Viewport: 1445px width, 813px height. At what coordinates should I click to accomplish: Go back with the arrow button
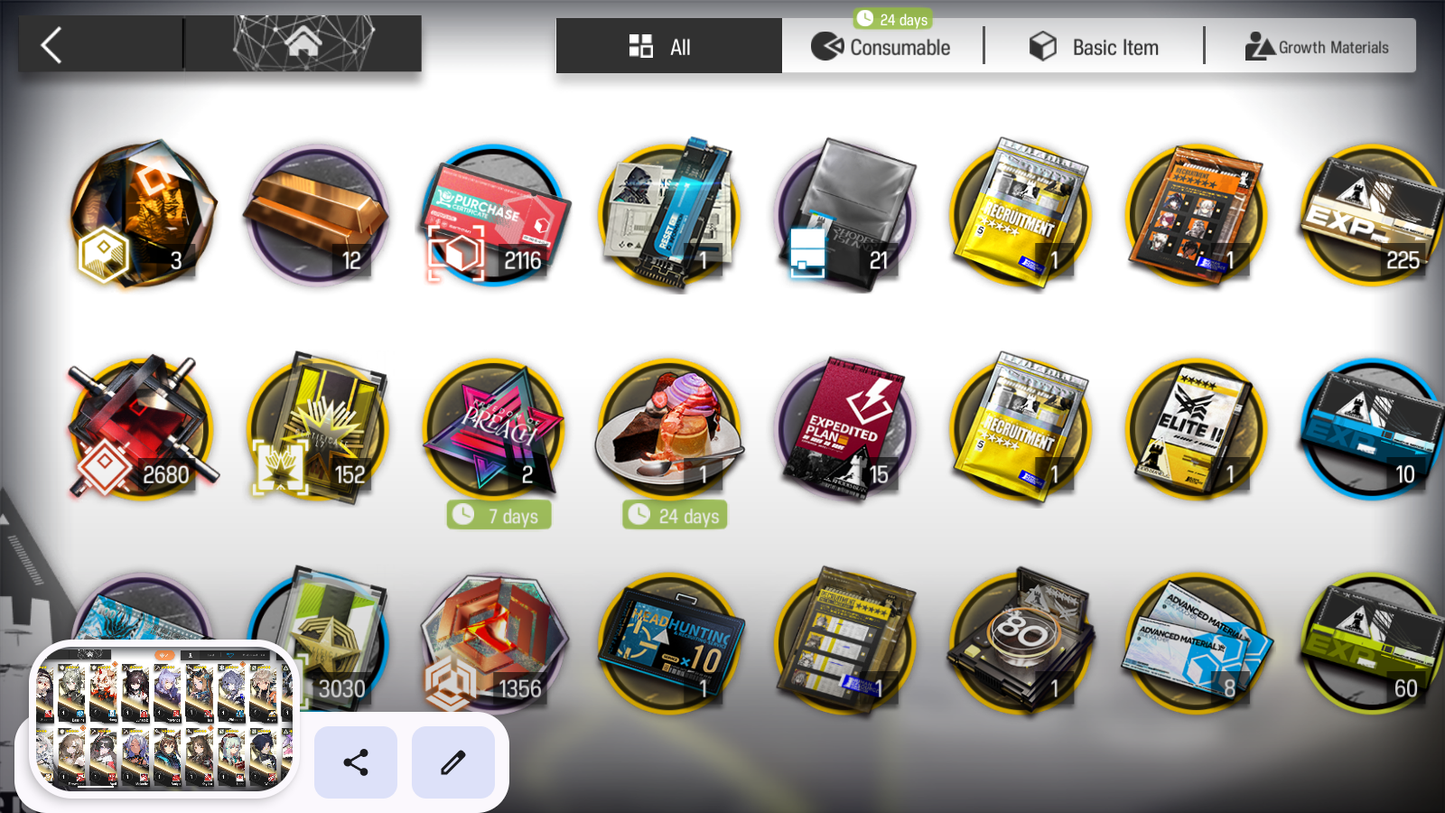(52, 45)
